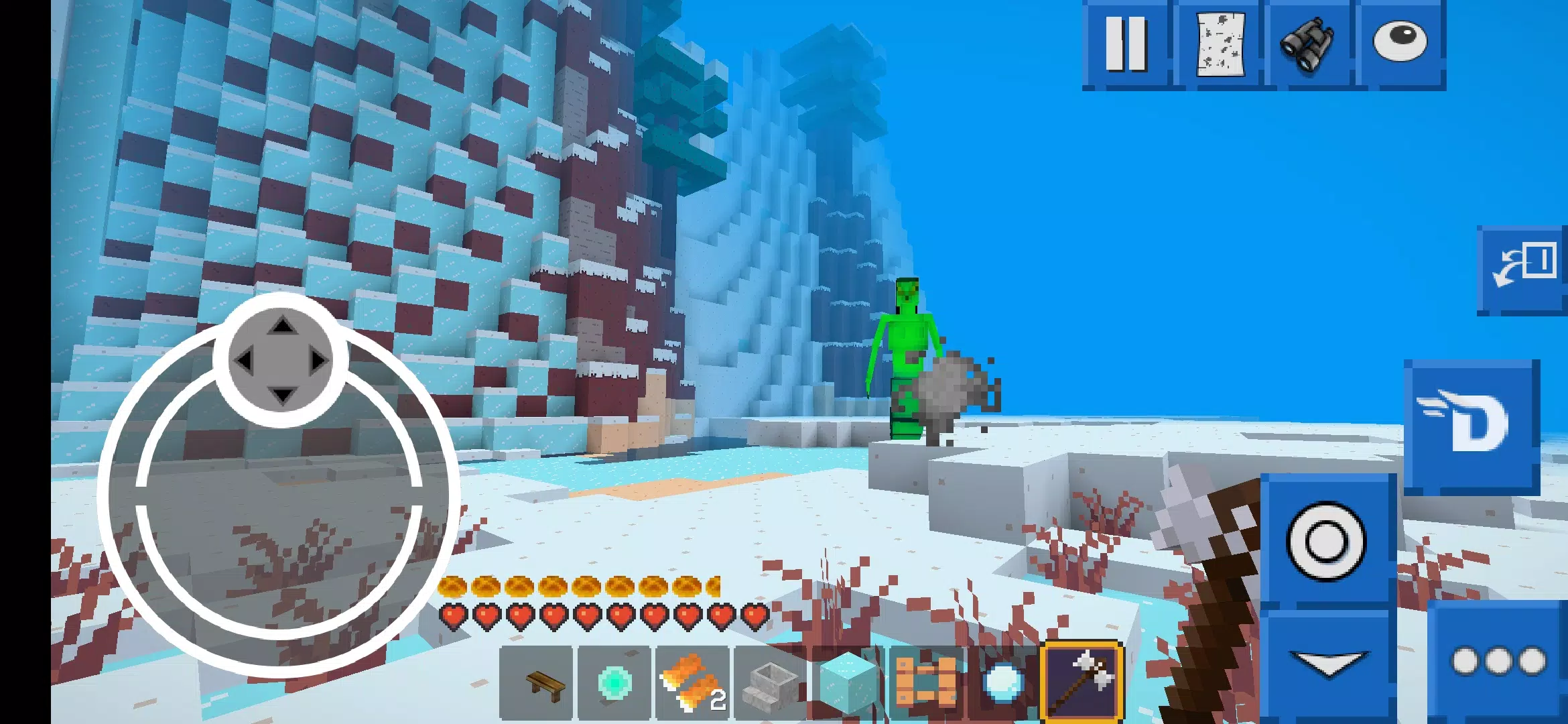Select the glowing teal orb hotbar slot
1568x724 pixels.
click(x=614, y=684)
